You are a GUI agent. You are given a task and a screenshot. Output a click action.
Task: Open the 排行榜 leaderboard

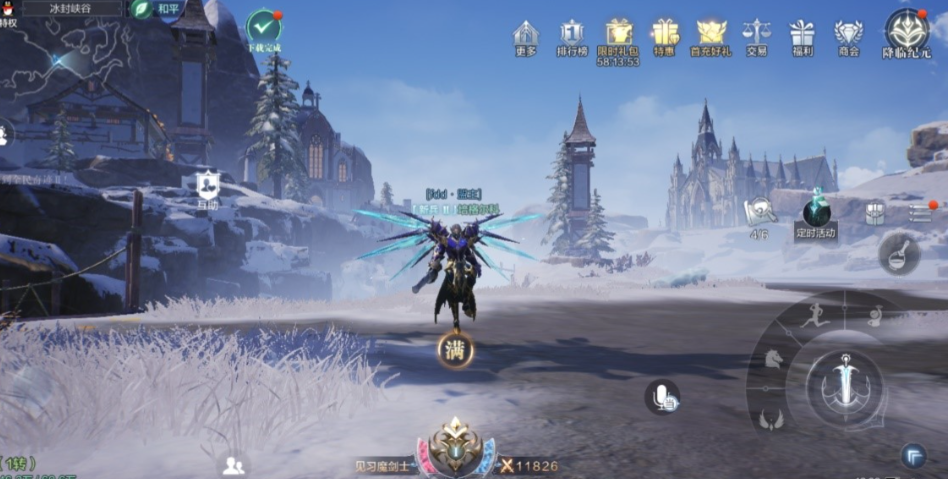coord(572,36)
